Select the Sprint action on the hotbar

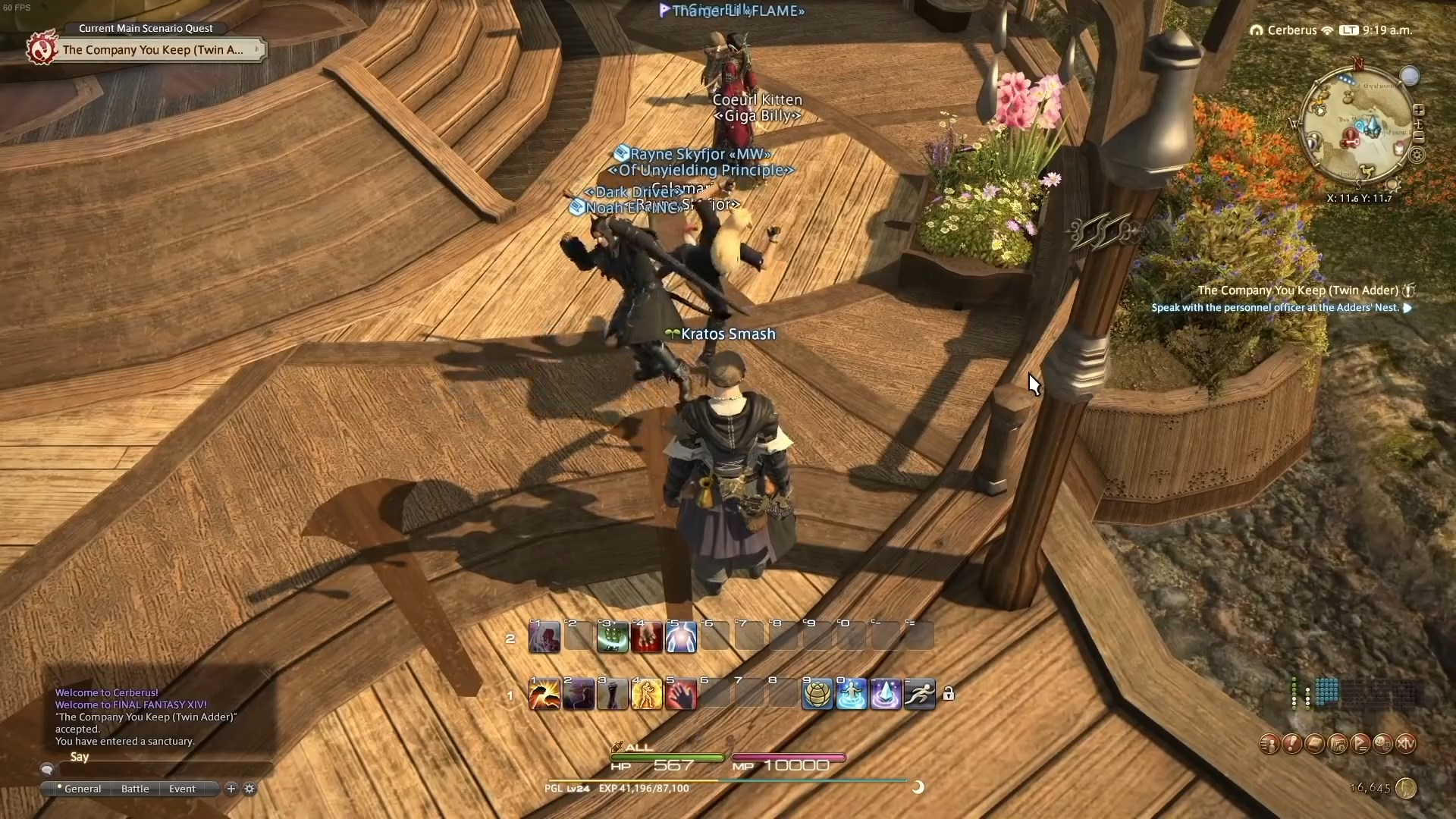(x=919, y=694)
